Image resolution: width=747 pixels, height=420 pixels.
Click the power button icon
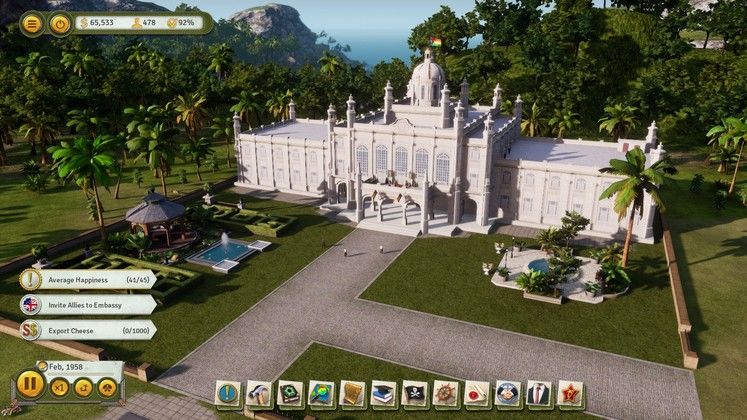[x=60, y=22]
